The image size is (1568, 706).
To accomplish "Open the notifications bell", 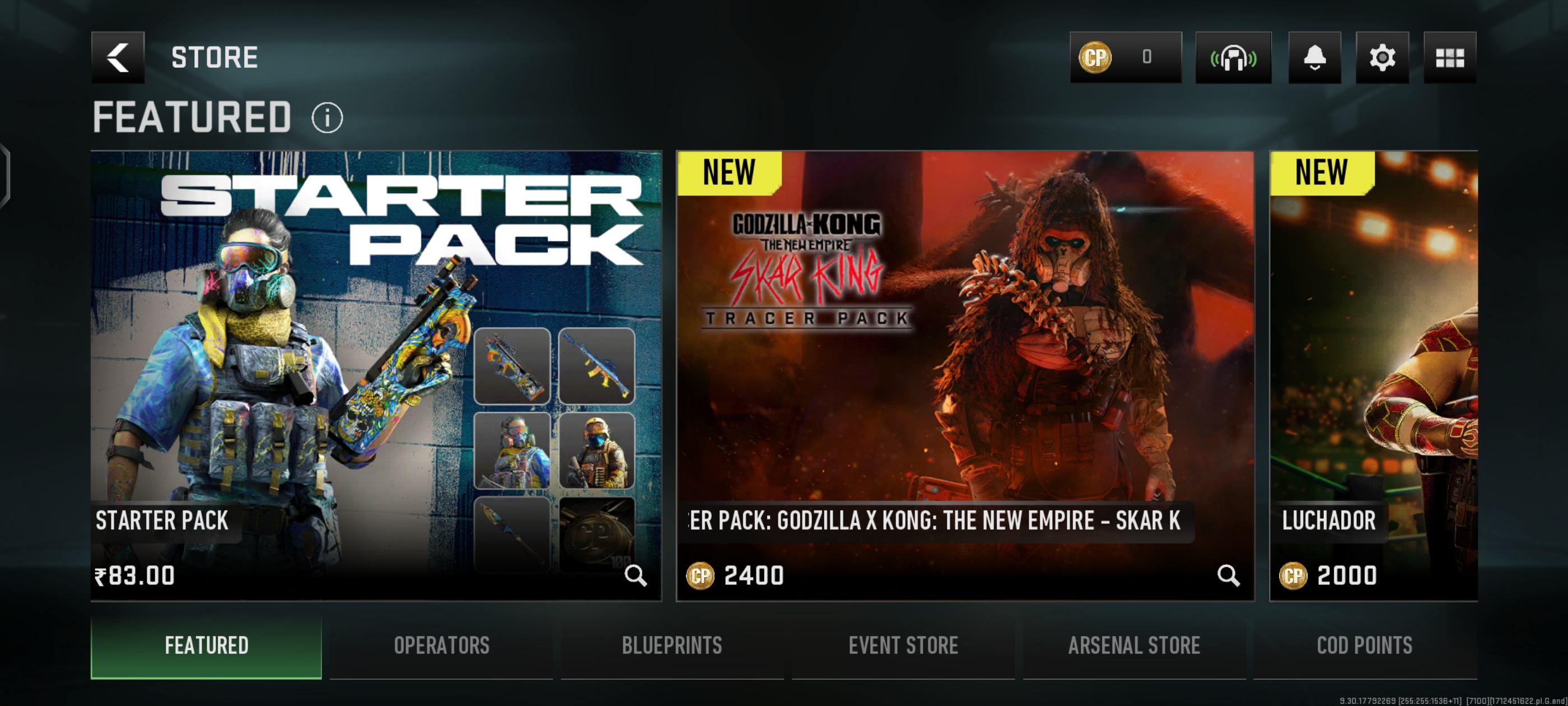I will [x=1314, y=58].
